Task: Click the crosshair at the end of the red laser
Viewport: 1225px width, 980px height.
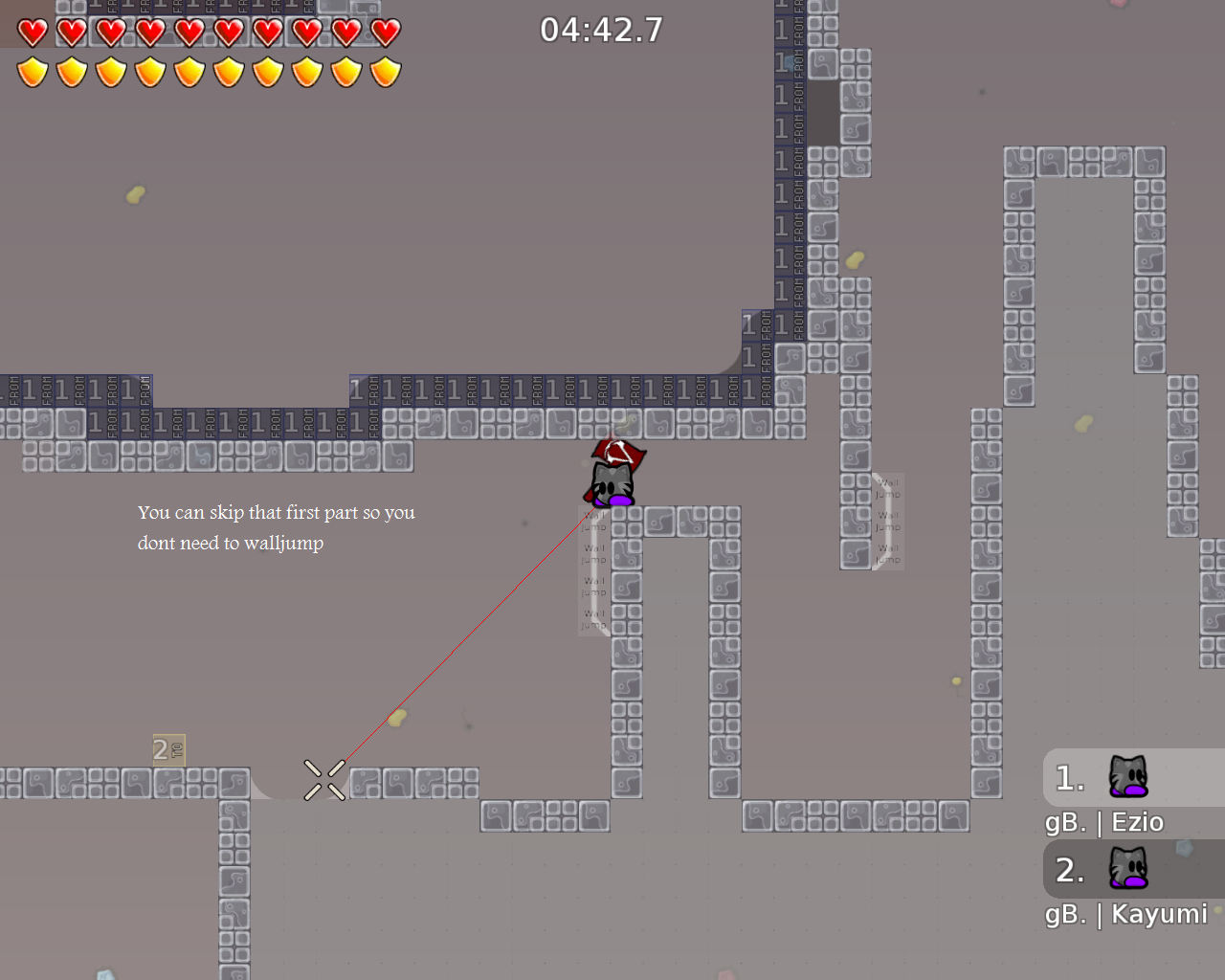Action: click(323, 780)
